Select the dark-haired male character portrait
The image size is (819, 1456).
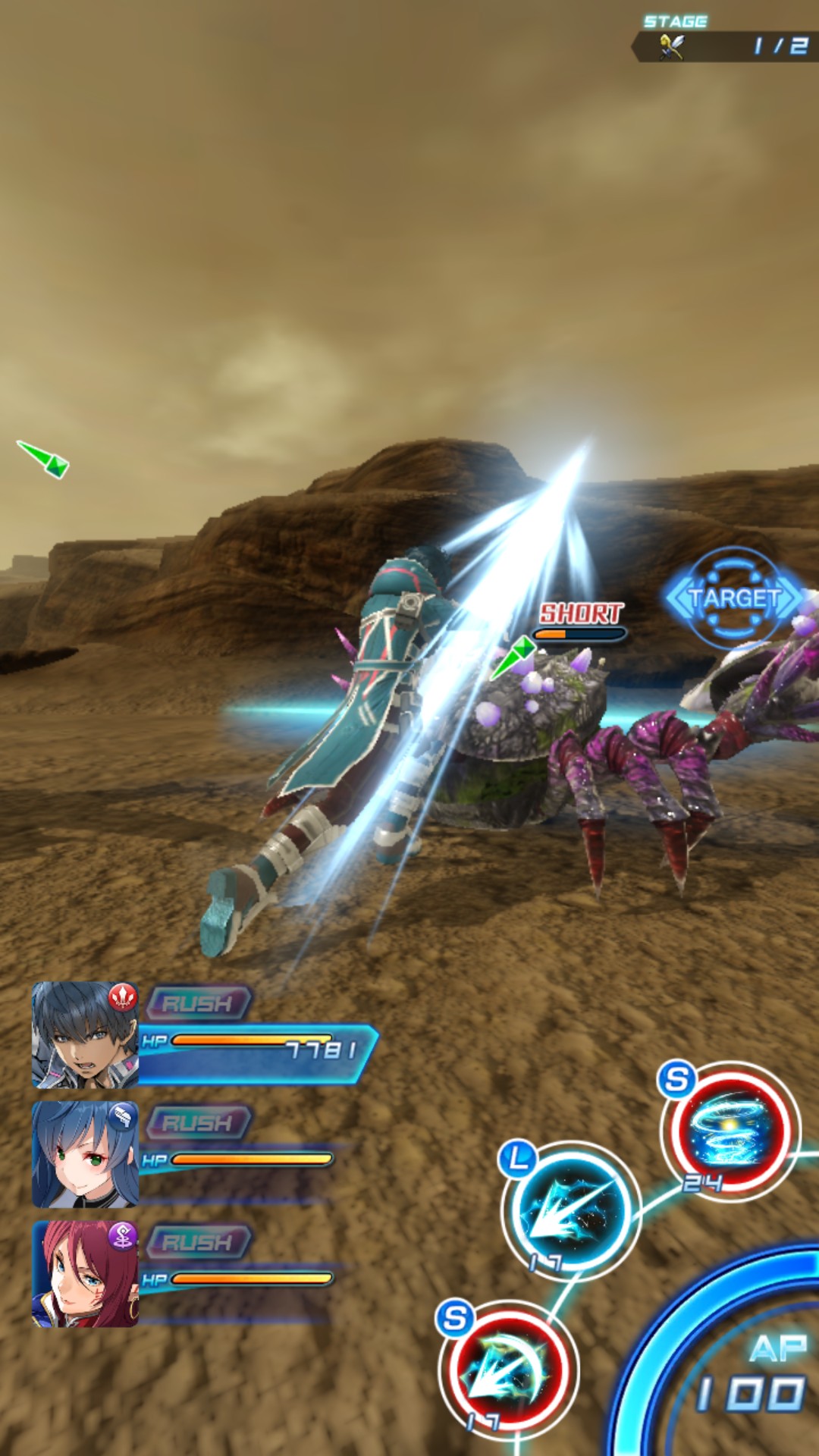[85, 1034]
